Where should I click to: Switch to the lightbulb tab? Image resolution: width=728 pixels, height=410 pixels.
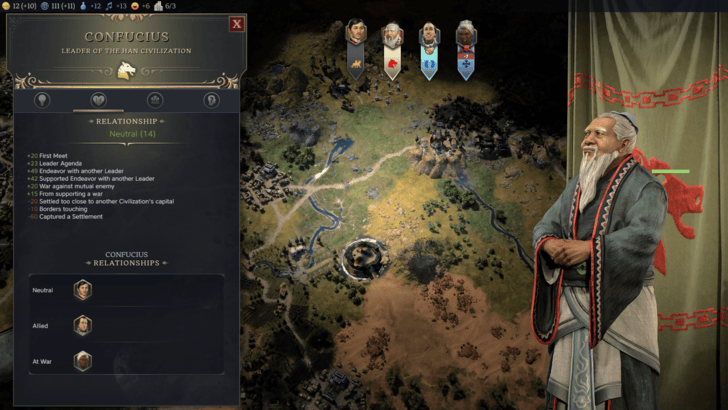pyautogui.click(x=42, y=100)
